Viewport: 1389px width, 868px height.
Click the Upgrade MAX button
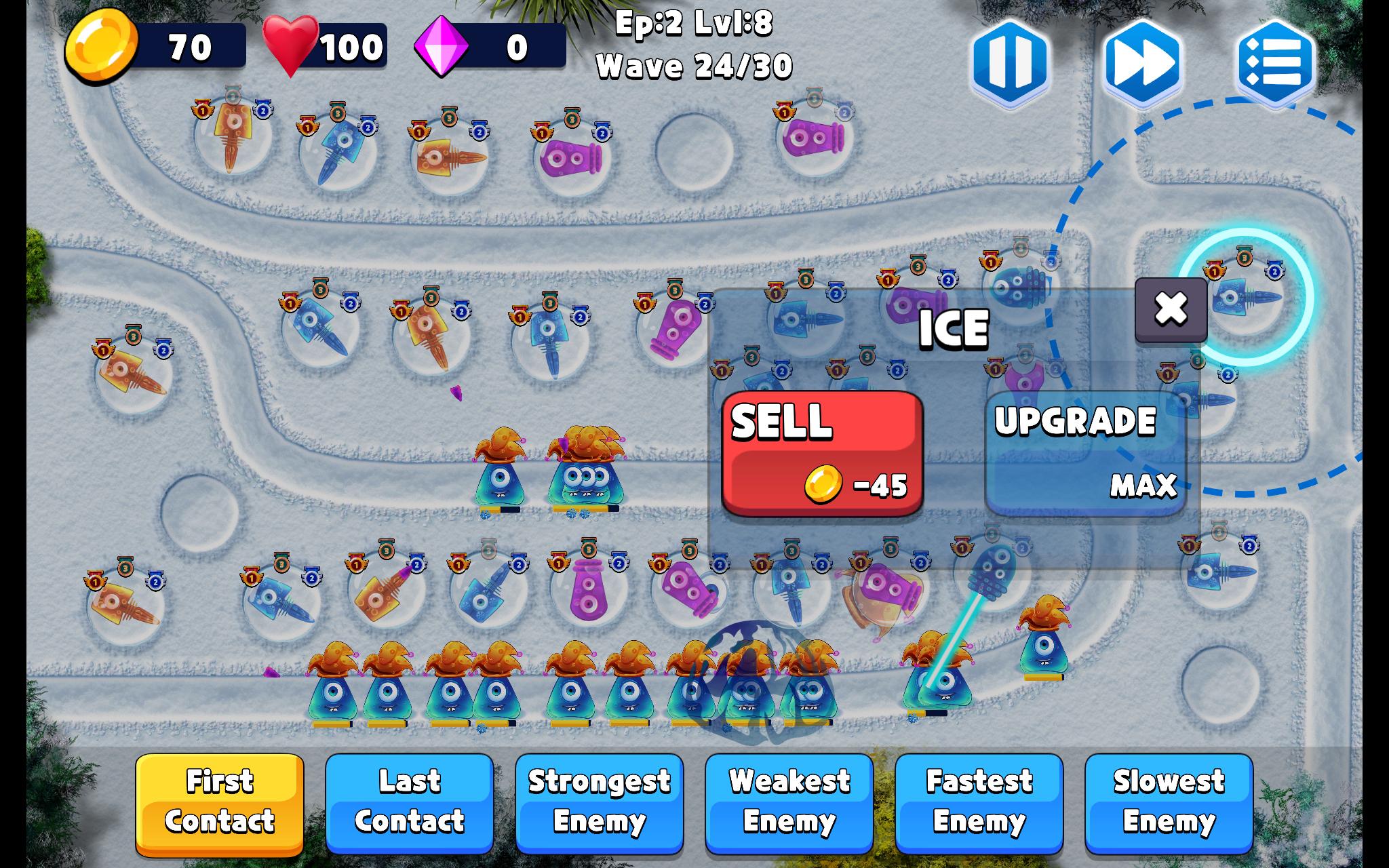coord(1085,453)
